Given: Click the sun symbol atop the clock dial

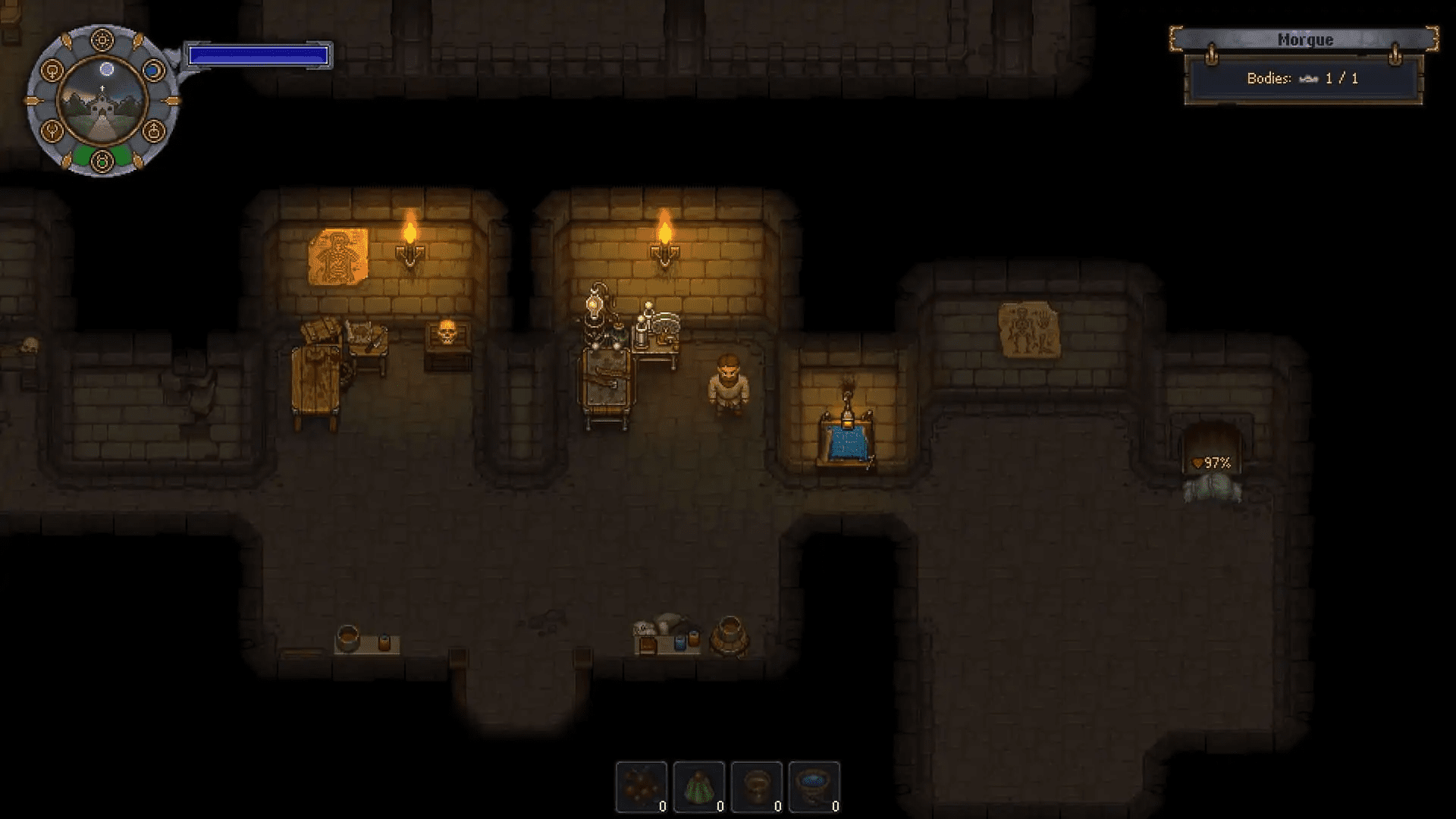Looking at the screenshot, I should [102, 39].
